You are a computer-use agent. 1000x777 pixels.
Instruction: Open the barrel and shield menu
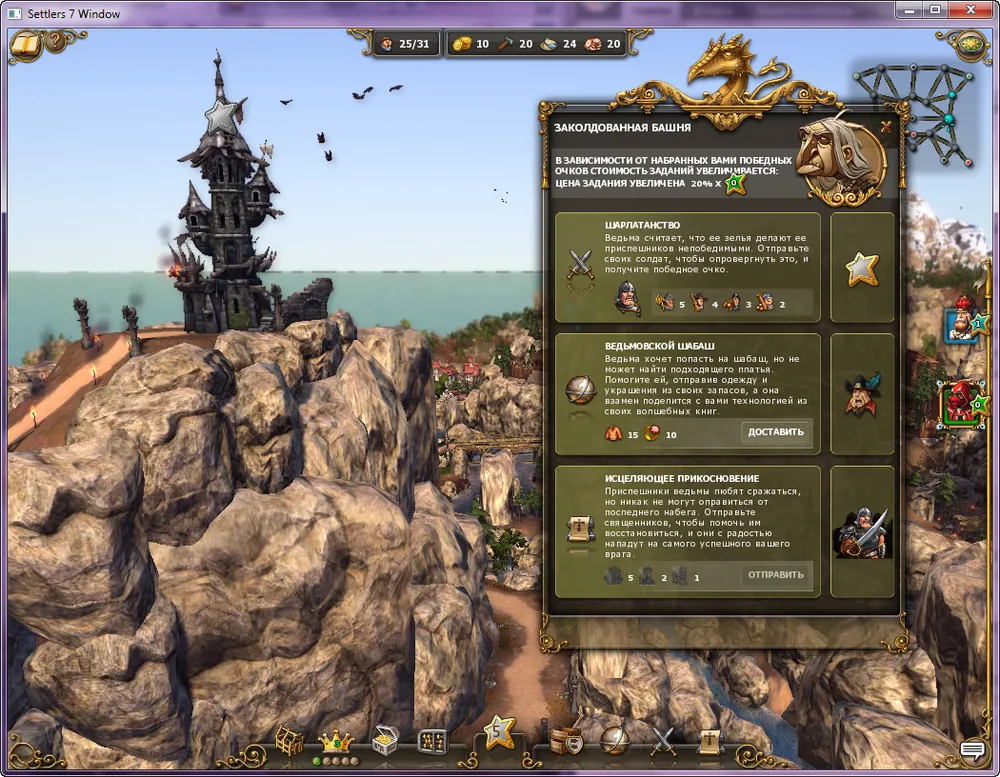click(x=567, y=741)
